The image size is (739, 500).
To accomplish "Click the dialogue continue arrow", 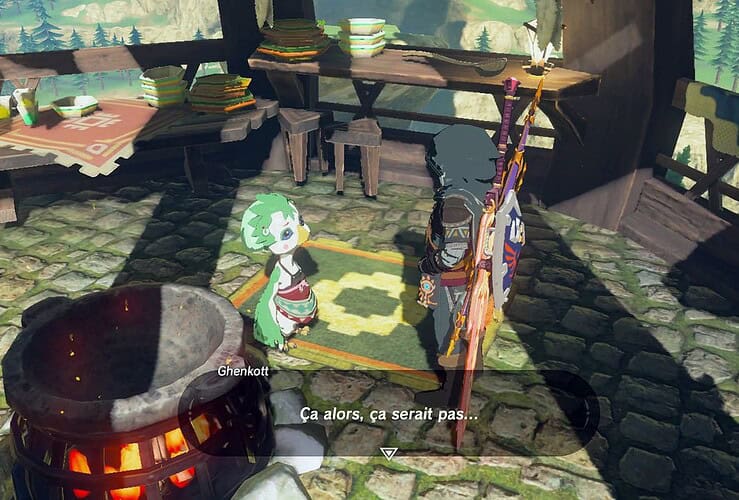I will (389, 452).
